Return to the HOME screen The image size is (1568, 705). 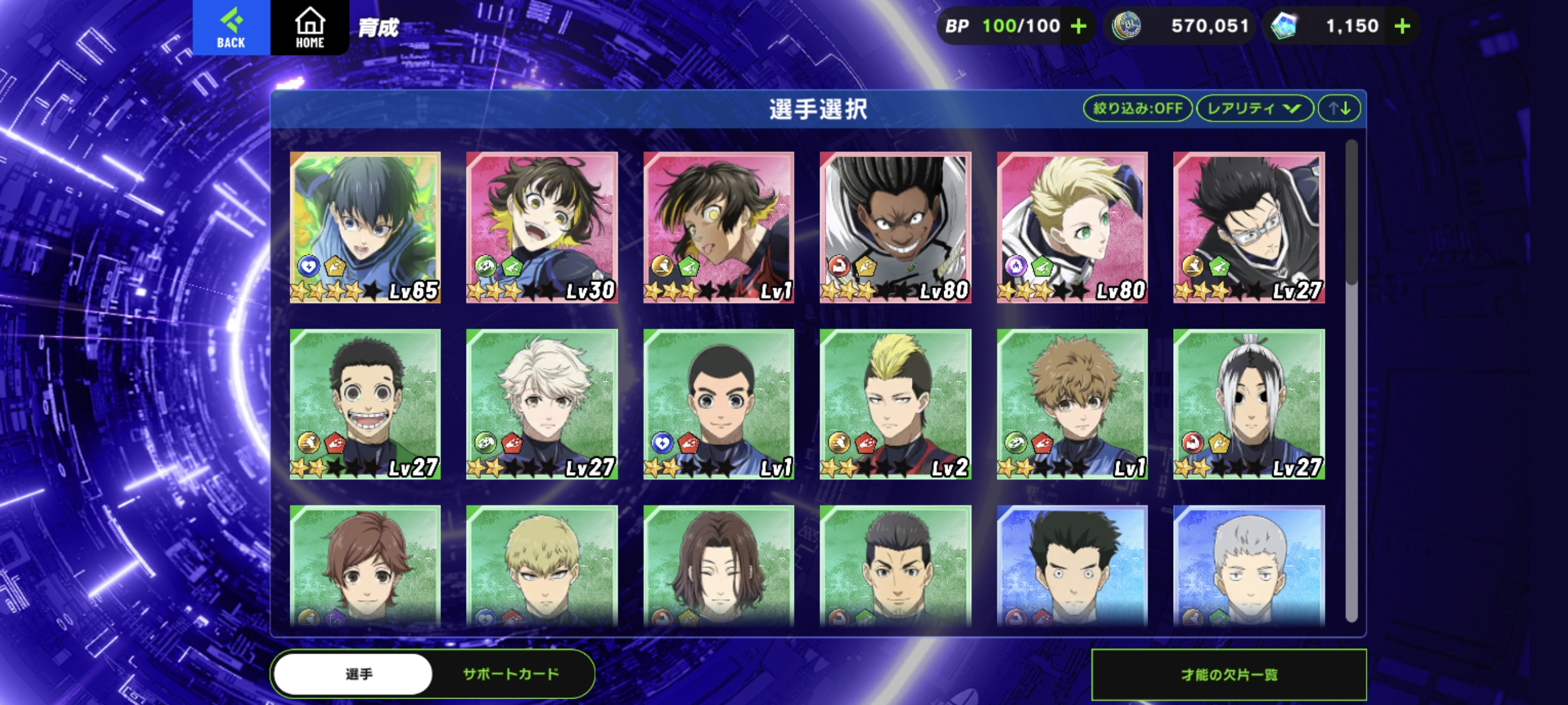point(309,27)
